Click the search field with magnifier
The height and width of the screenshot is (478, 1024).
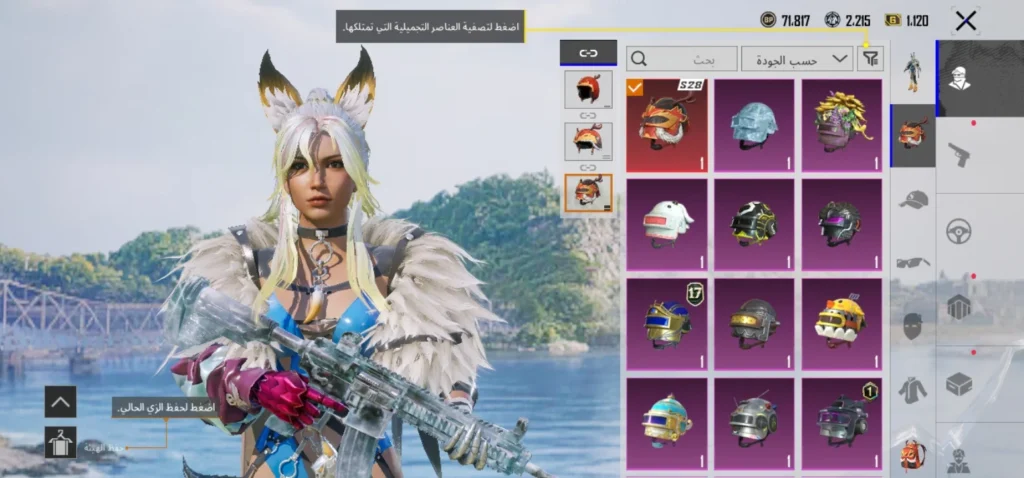[x=681, y=59]
